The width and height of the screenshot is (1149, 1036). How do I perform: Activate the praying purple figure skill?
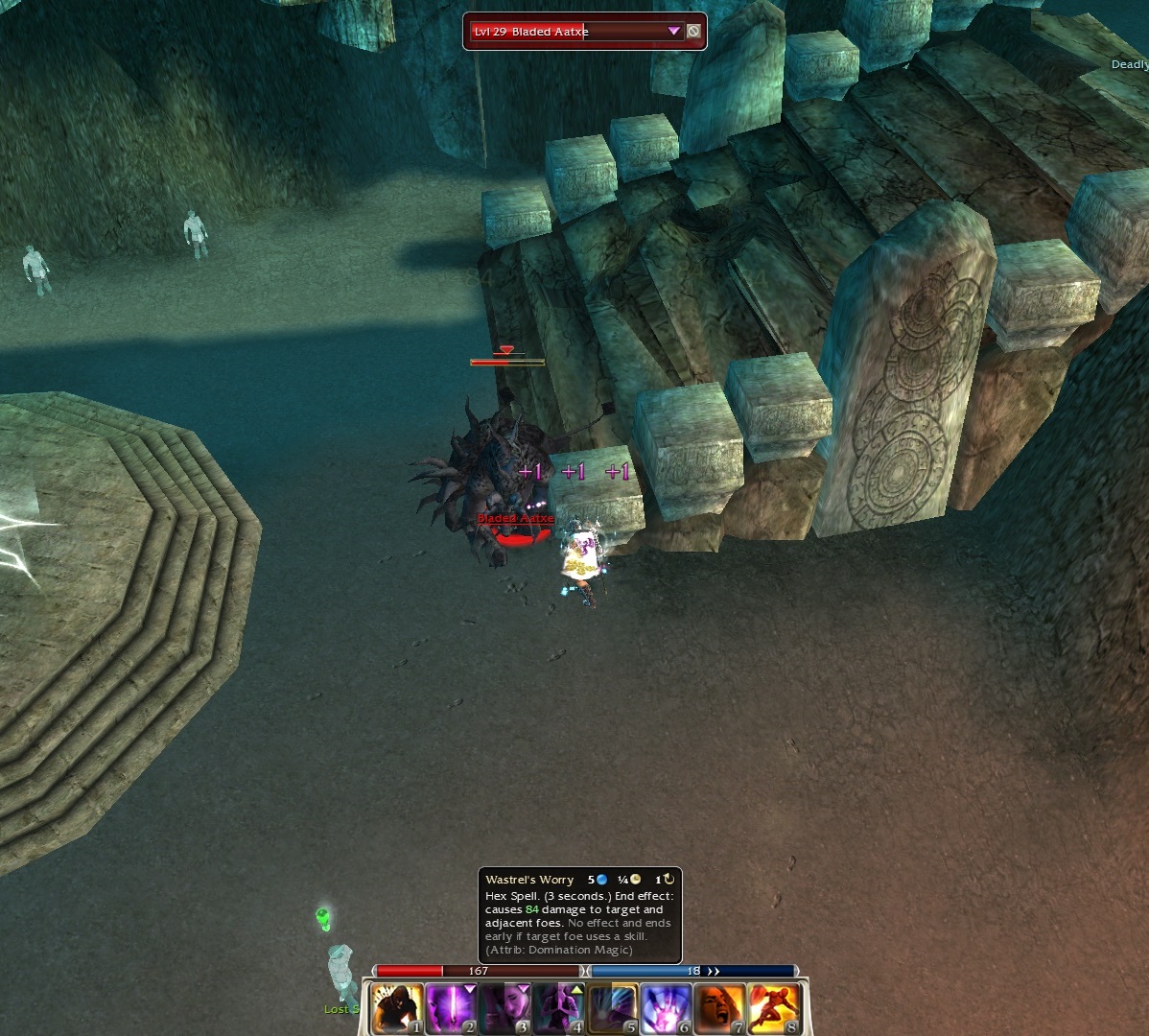click(558, 1008)
